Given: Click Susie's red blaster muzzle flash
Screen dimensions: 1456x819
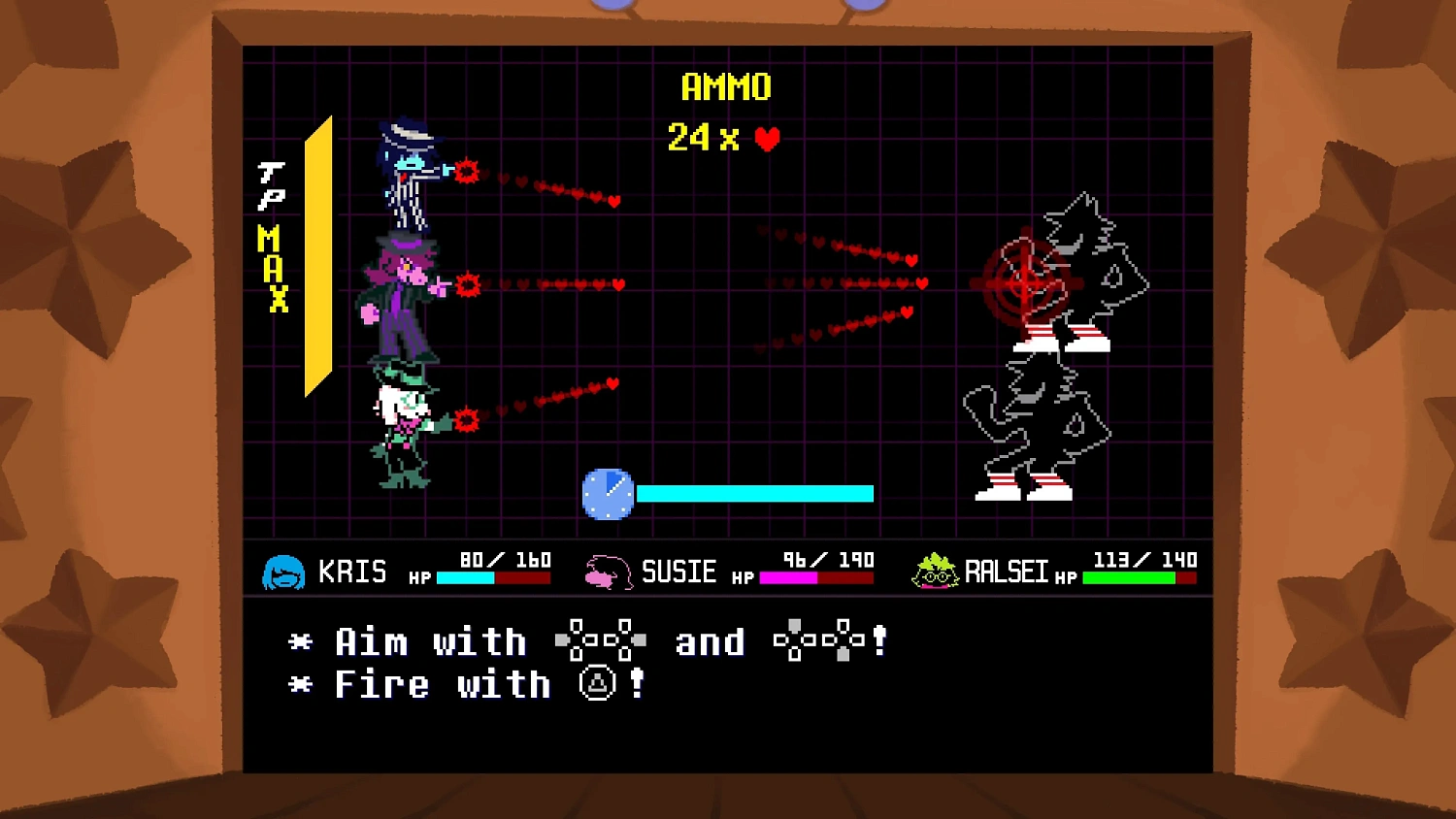Looking at the screenshot, I should pyautogui.click(x=466, y=284).
